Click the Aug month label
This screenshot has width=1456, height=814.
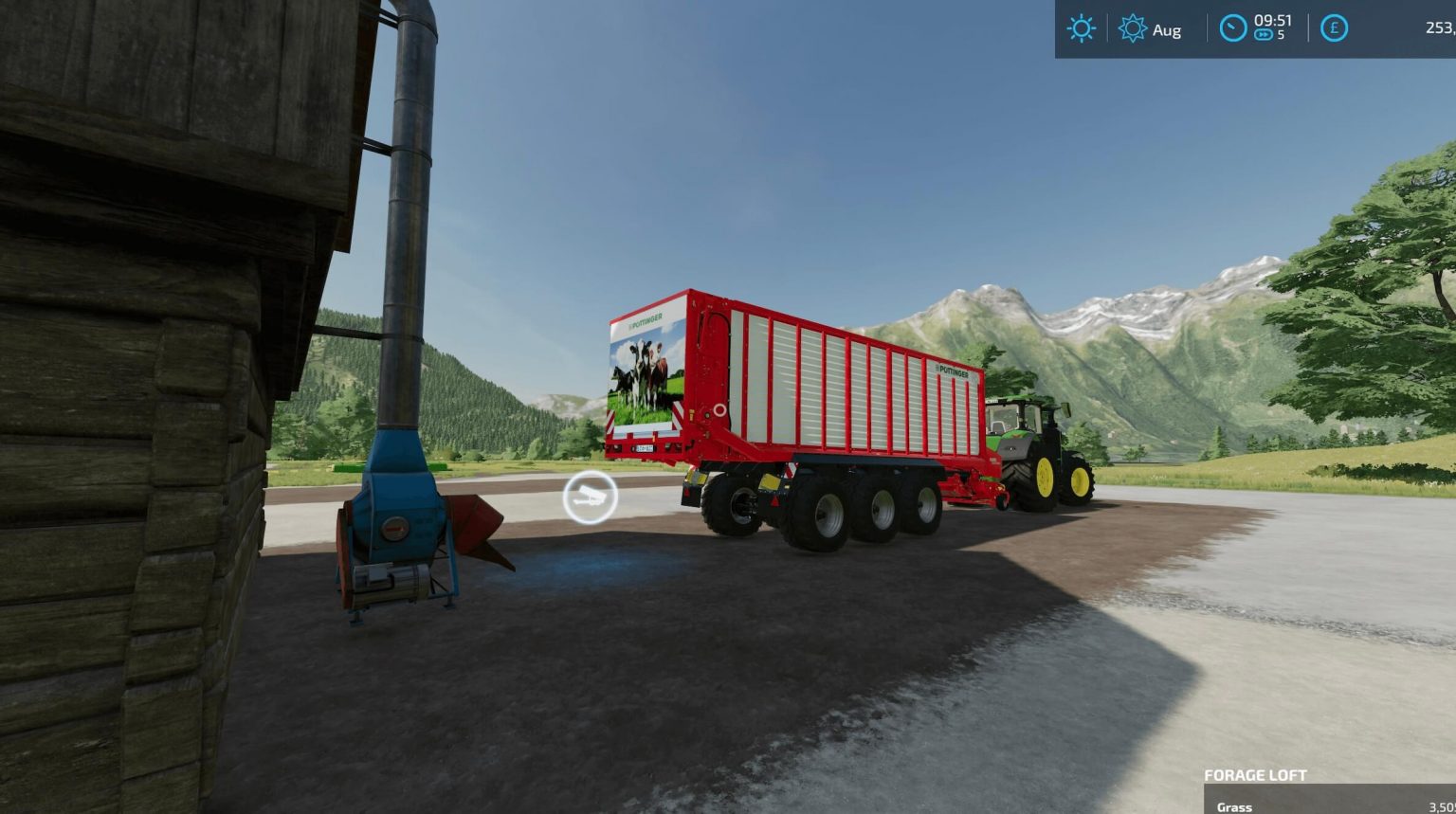1169,29
